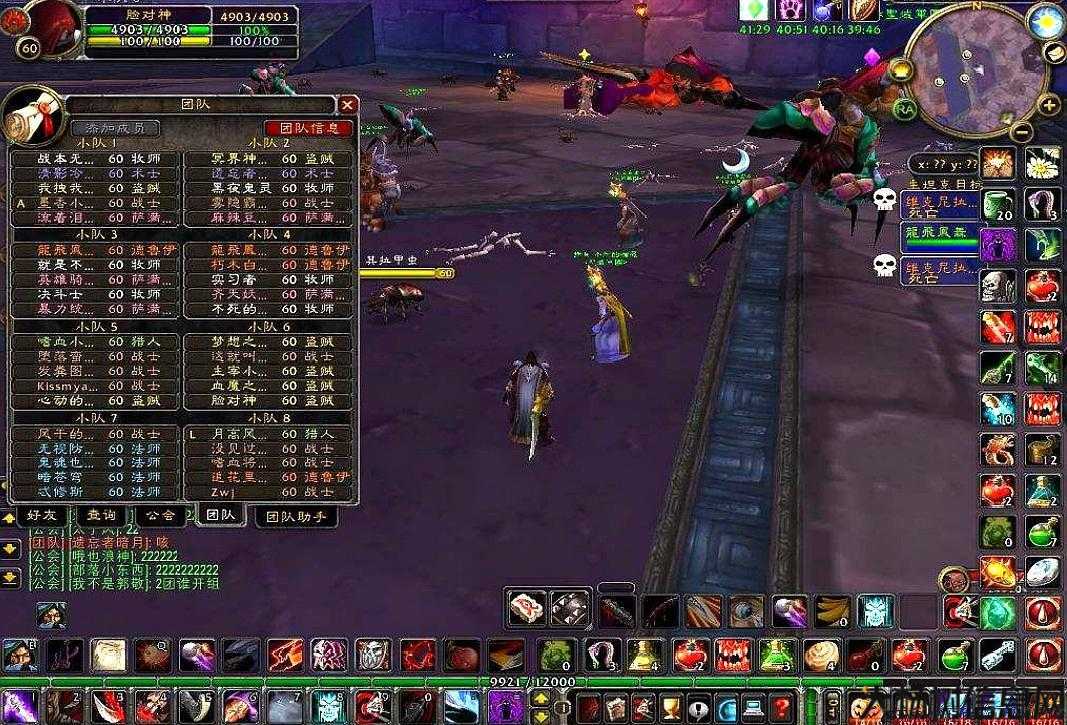Image resolution: width=1067 pixels, height=725 pixels.
Task: Use the white daisy flower action icon
Action: [x=1042, y=163]
